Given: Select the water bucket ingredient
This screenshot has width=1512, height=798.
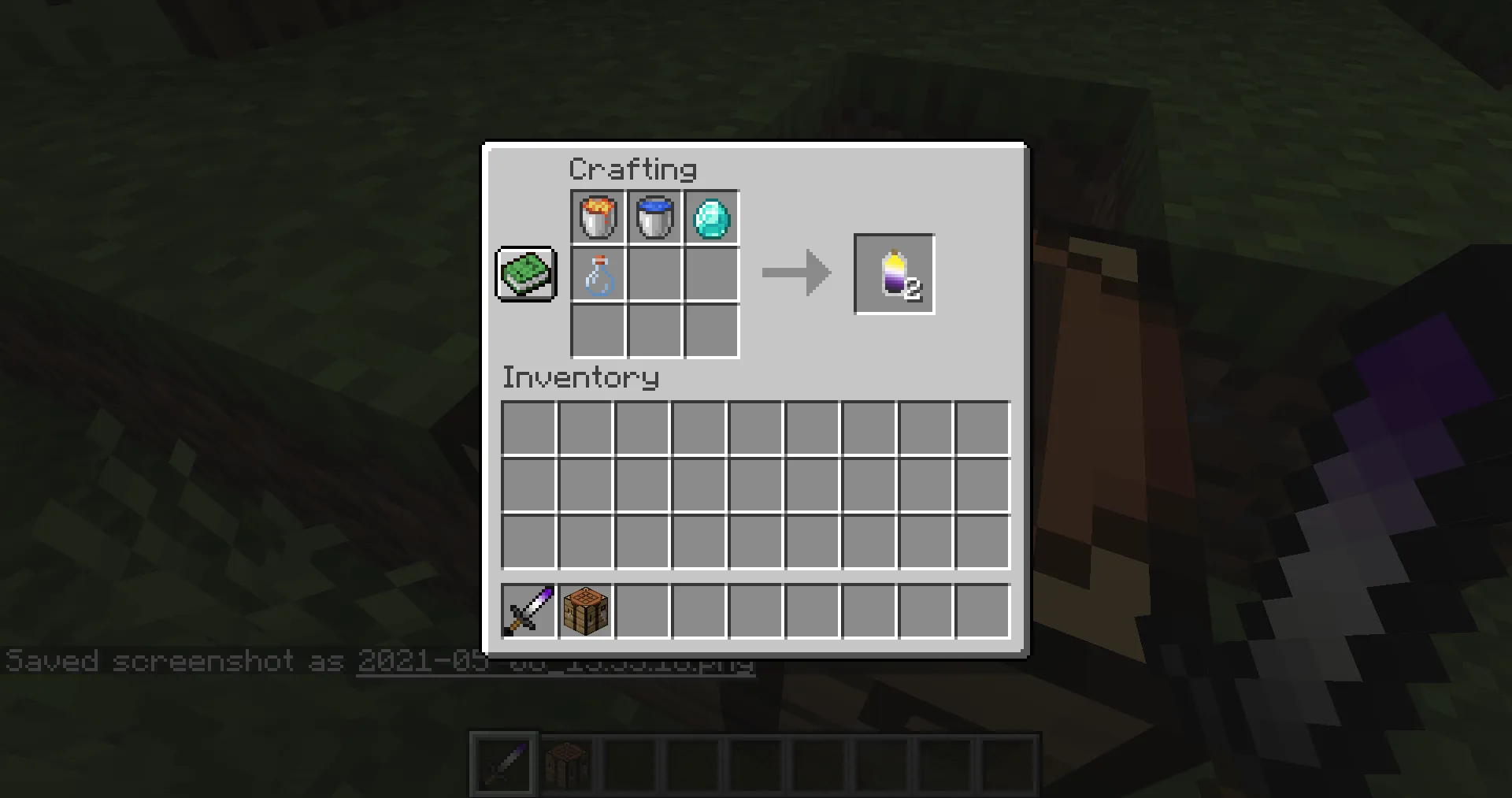Looking at the screenshot, I should coord(654,217).
